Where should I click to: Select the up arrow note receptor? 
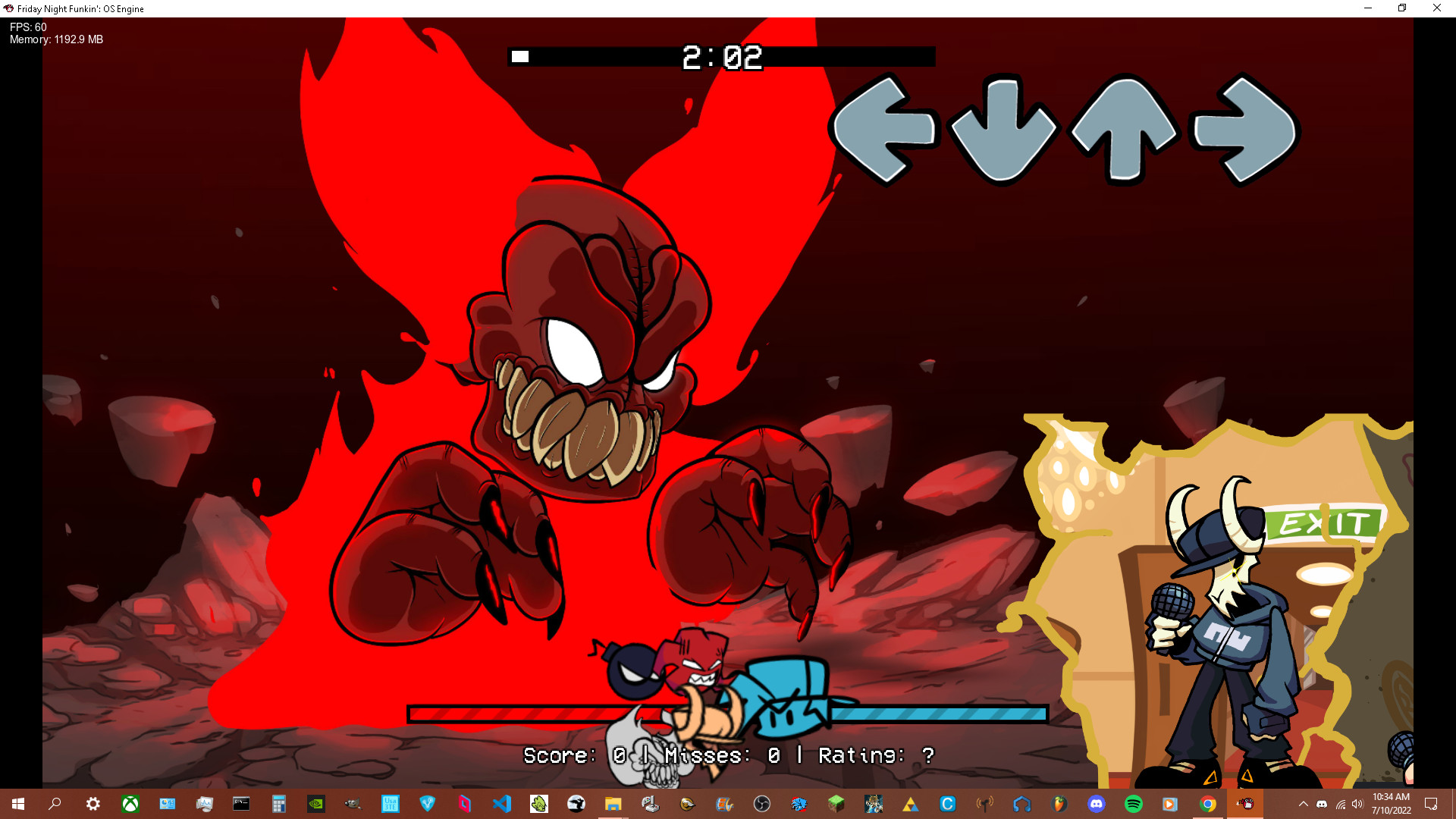click(x=1123, y=130)
